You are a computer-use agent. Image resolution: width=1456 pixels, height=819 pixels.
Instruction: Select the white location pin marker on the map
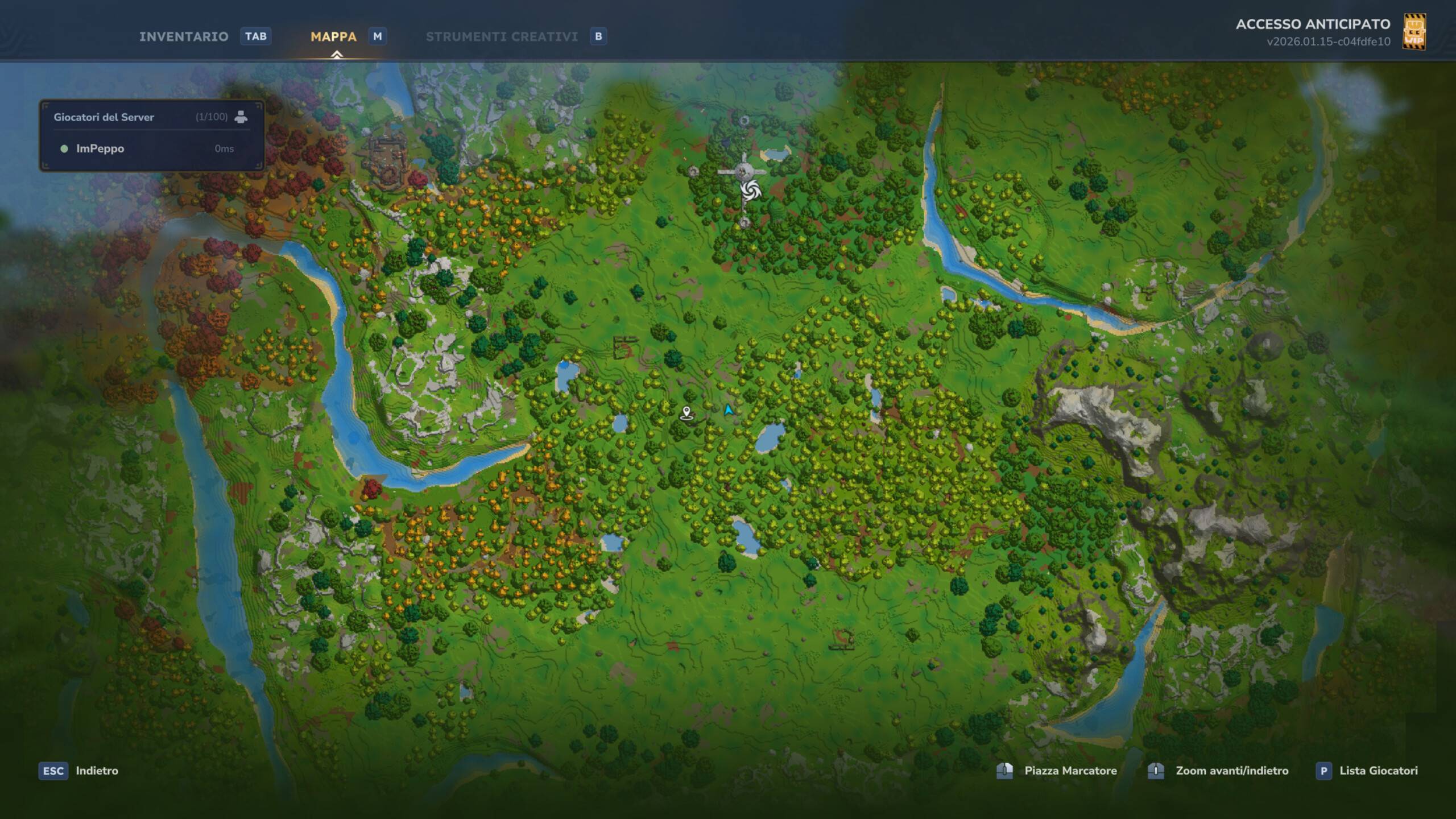686,413
